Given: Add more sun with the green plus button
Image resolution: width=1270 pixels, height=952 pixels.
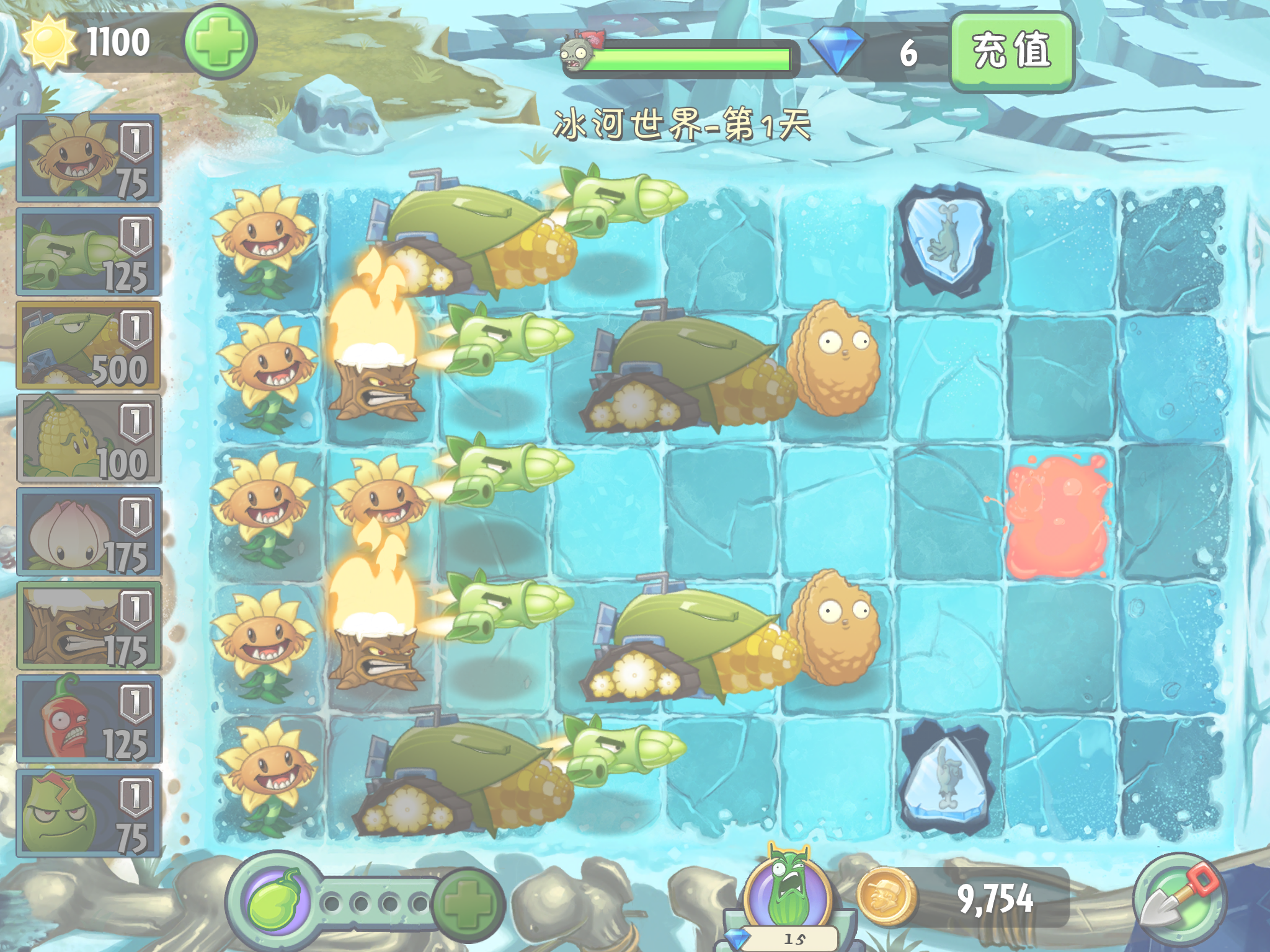Looking at the screenshot, I should point(220,42).
